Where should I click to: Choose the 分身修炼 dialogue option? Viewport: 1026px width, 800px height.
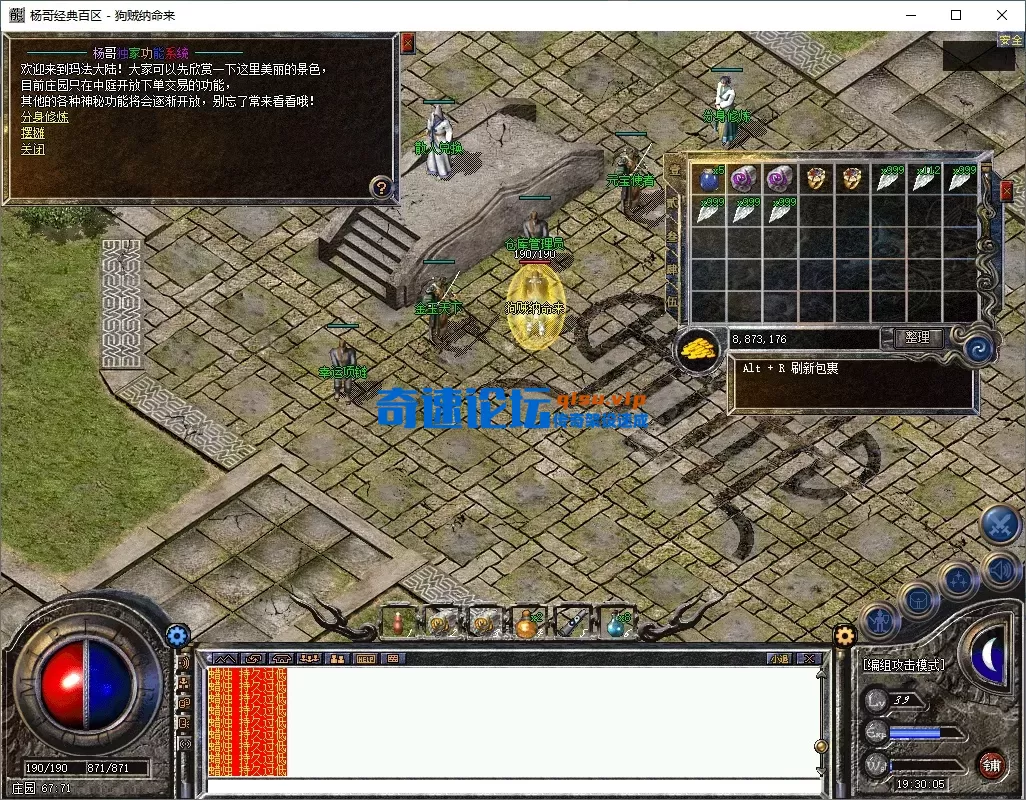pos(45,117)
